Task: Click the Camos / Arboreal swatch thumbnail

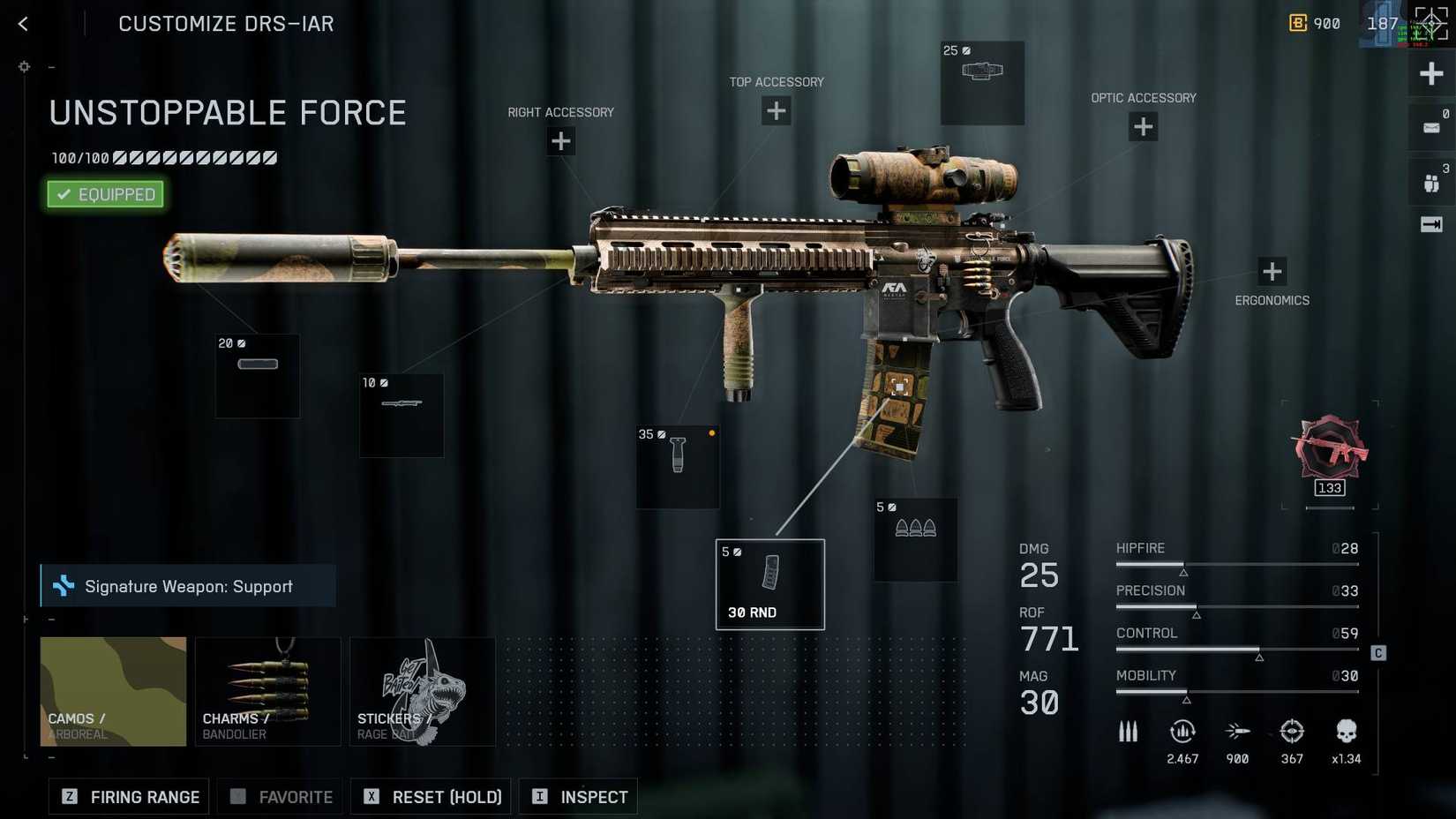Action: 113,691
